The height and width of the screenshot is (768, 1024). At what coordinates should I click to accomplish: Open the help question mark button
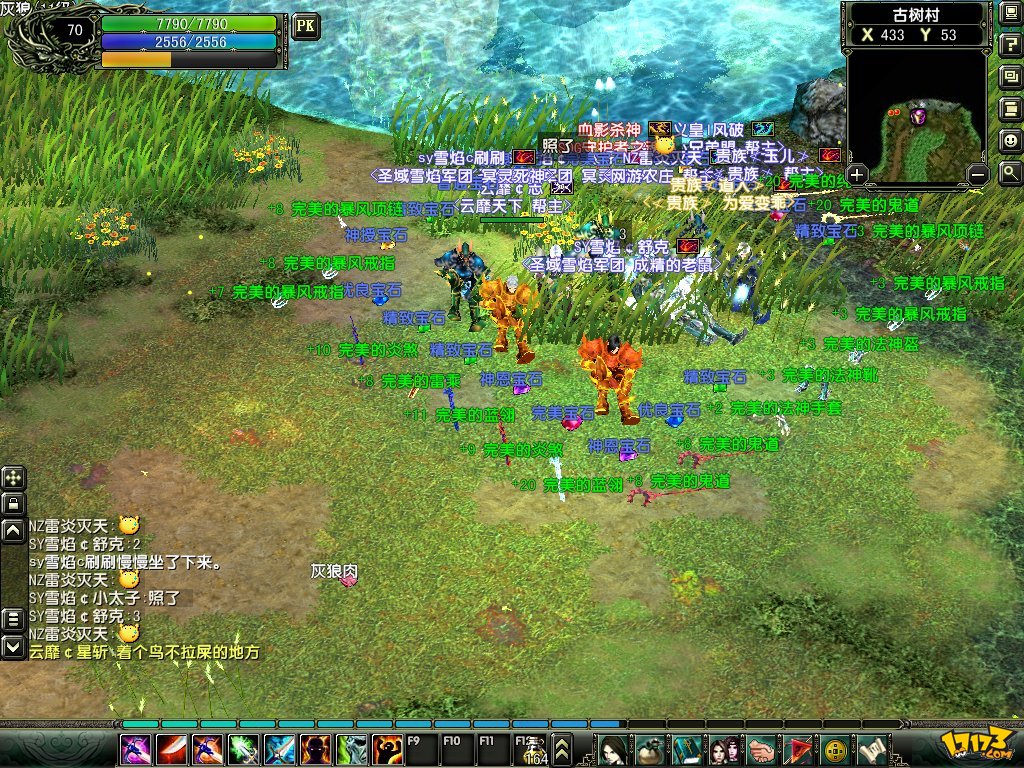click(1010, 45)
